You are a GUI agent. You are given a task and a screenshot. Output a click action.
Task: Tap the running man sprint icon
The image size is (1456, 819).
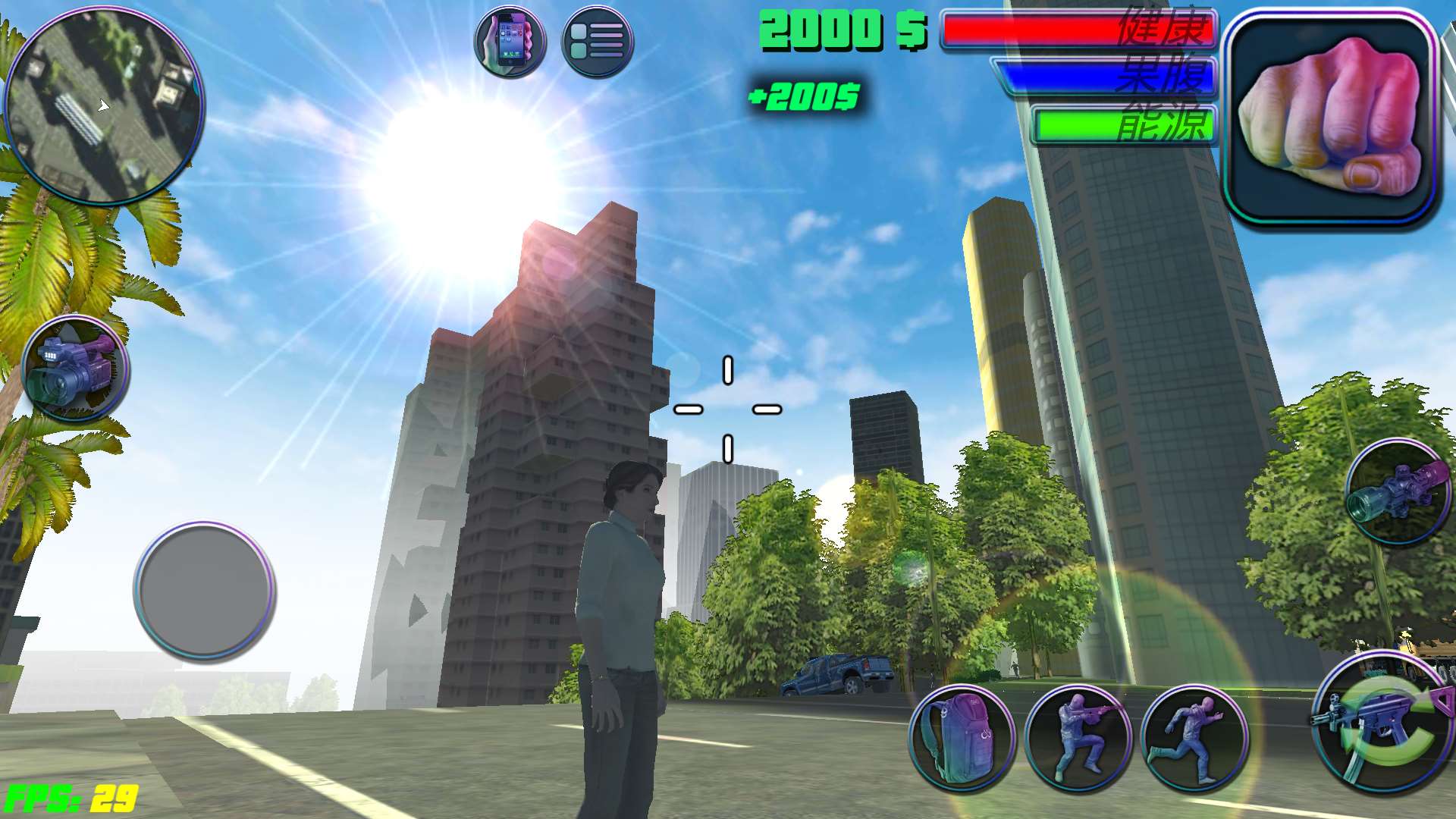(1194, 739)
